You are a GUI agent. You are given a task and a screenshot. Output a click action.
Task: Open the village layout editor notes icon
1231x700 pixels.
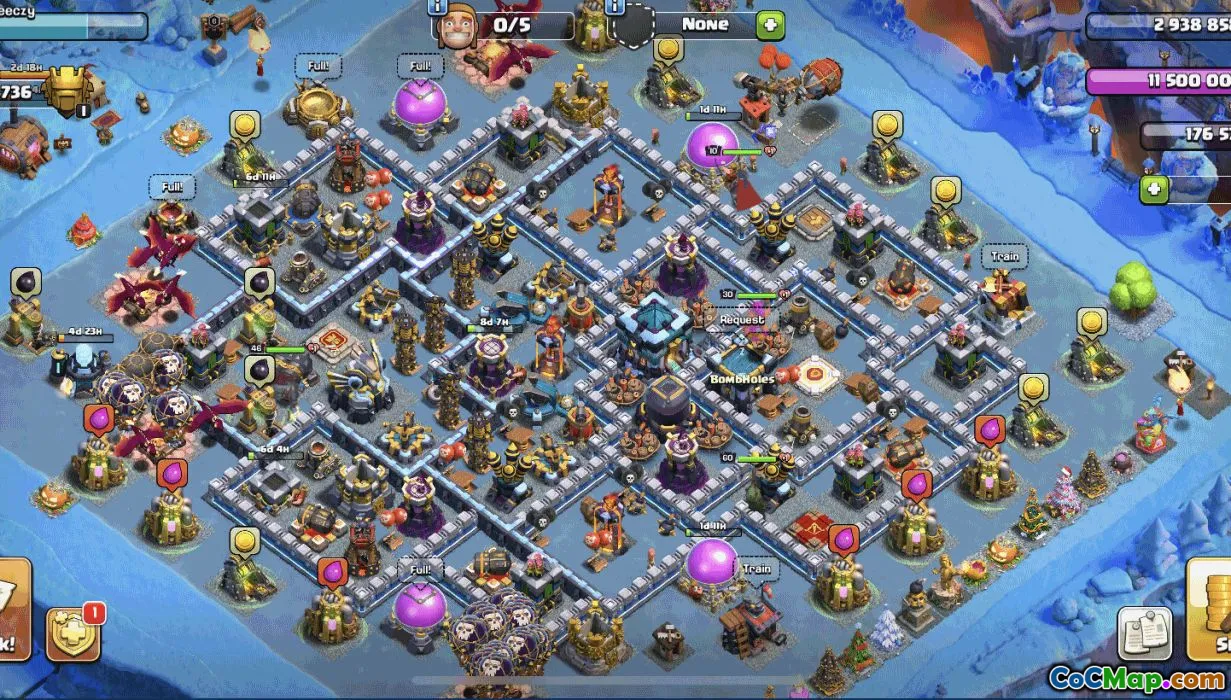[x=1144, y=632]
